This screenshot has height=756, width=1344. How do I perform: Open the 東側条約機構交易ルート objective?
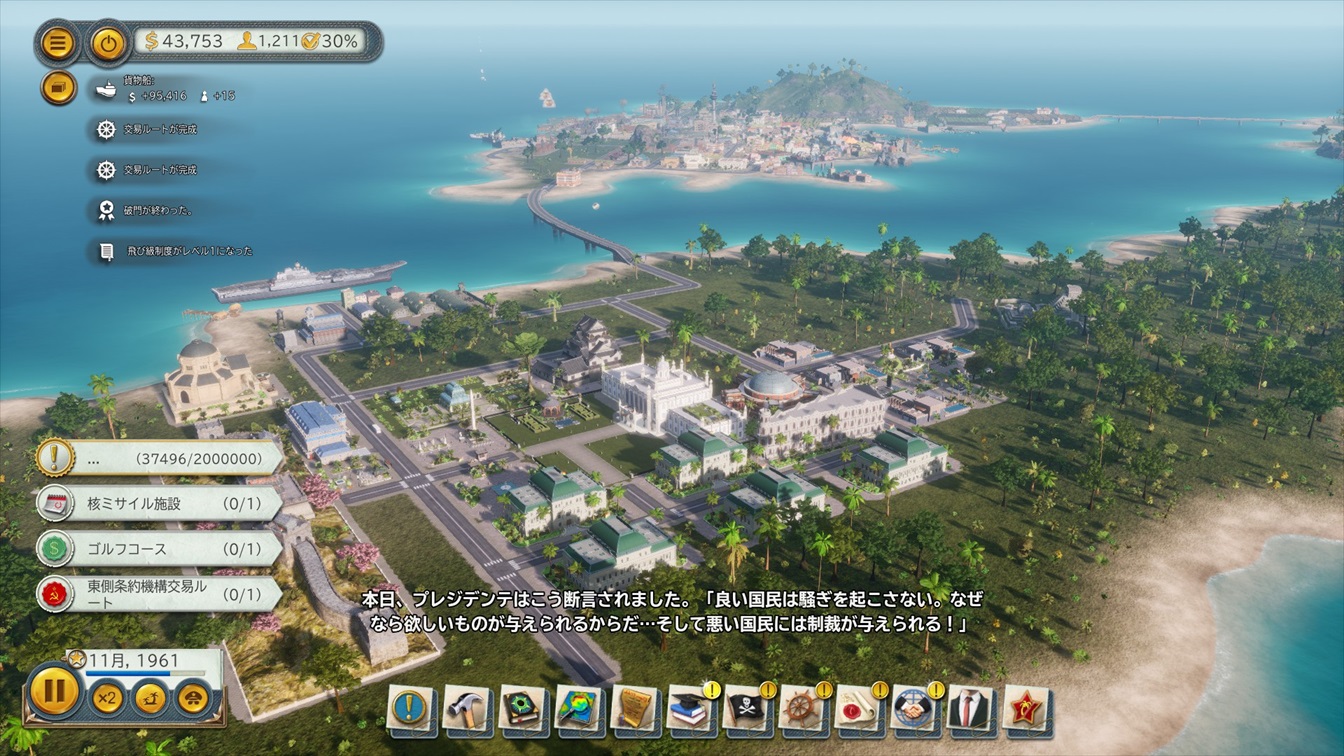(x=160, y=593)
